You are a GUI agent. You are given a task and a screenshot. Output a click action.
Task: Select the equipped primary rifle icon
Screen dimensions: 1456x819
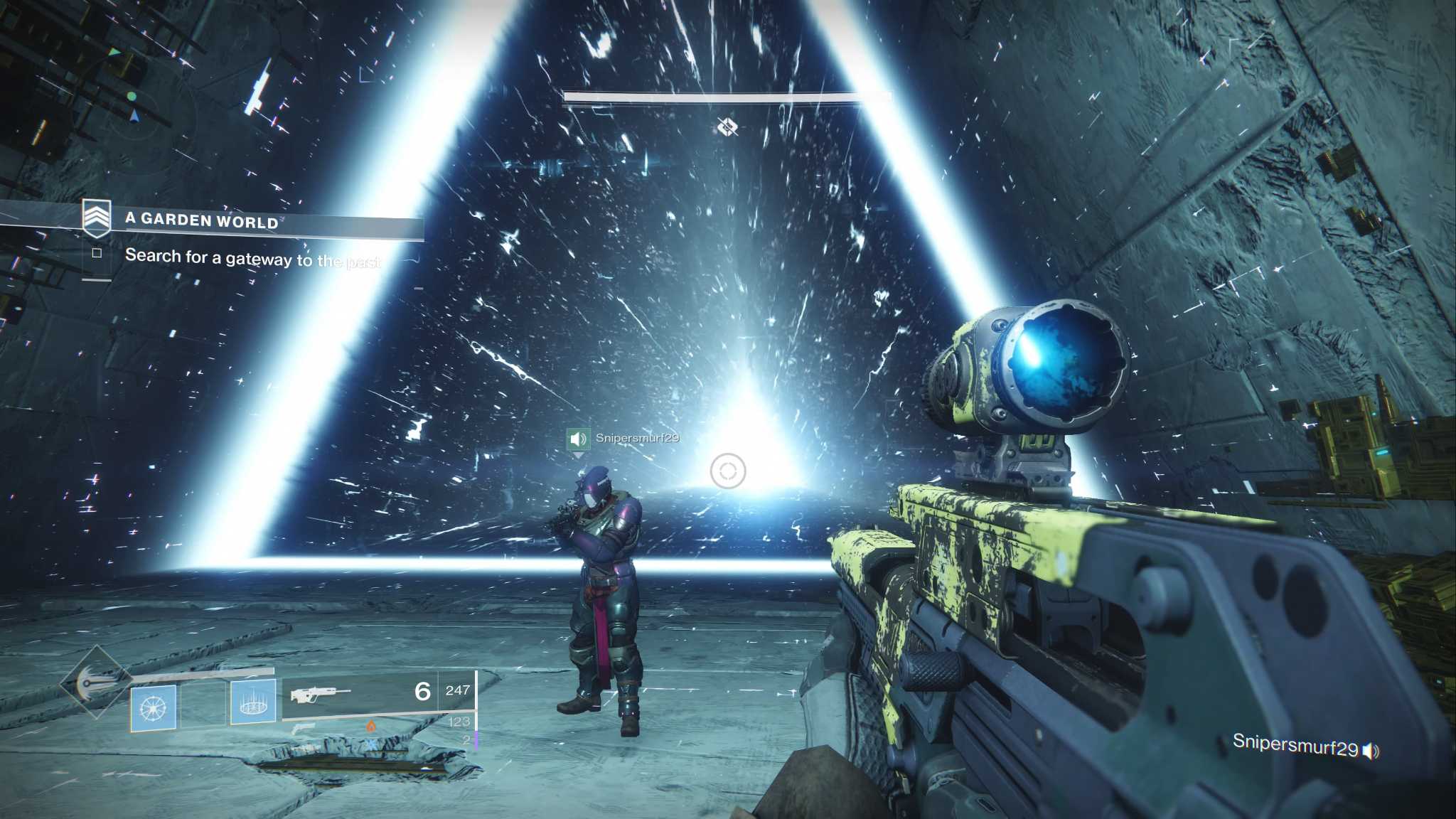coord(321,693)
